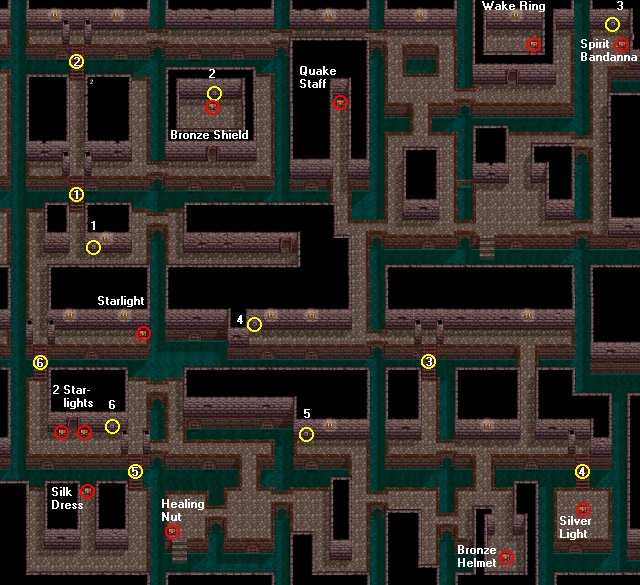Click the Healing Nut chest marker

coord(172,531)
